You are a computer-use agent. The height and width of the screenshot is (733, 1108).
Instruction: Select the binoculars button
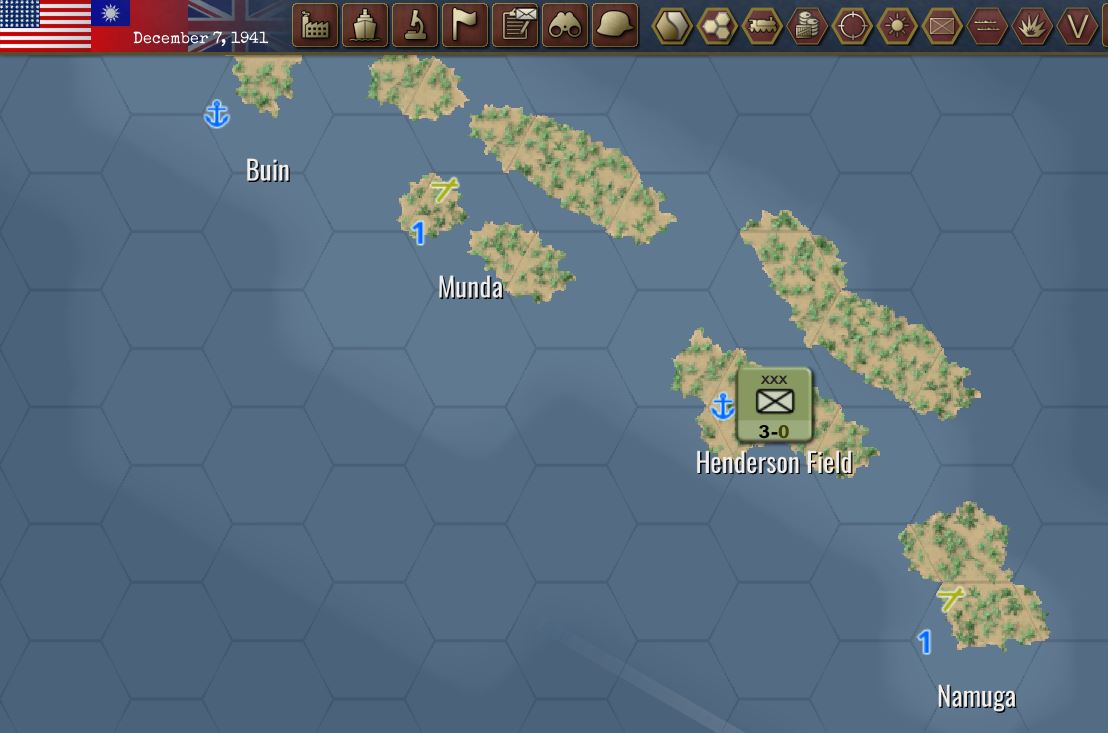click(x=565, y=26)
